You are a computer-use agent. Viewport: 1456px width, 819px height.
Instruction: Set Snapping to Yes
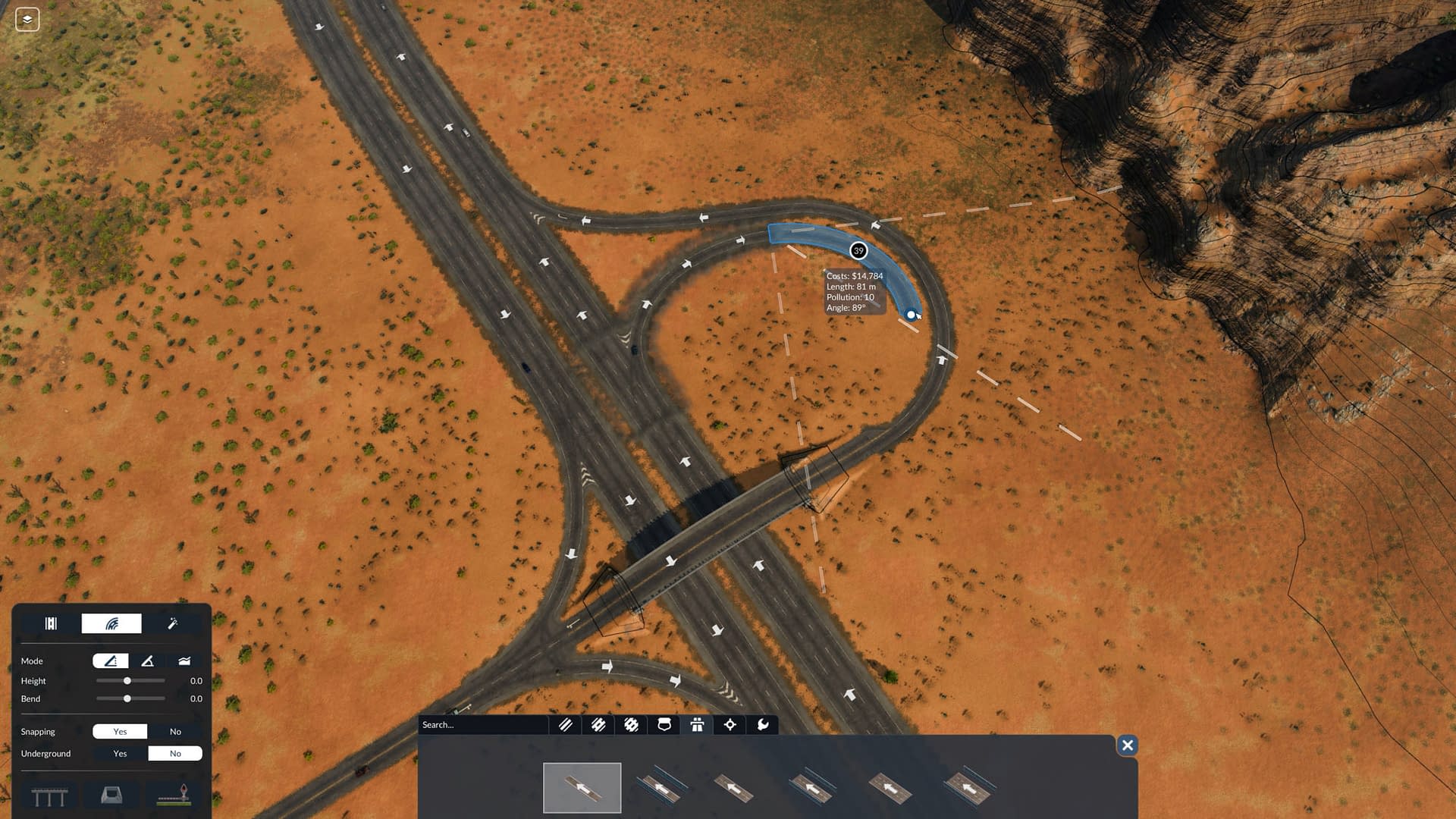coord(120,732)
